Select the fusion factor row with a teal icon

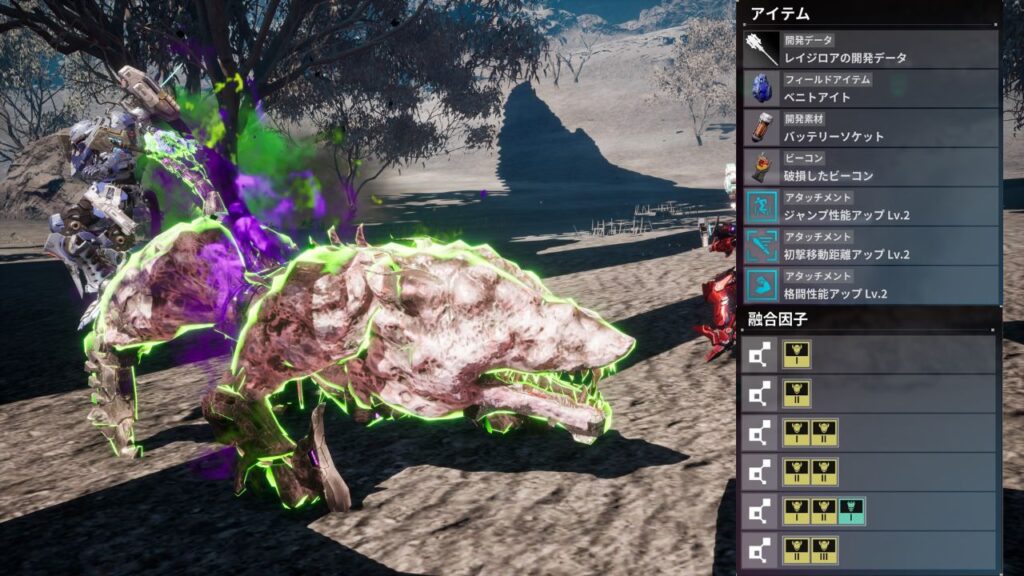(868, 511)
